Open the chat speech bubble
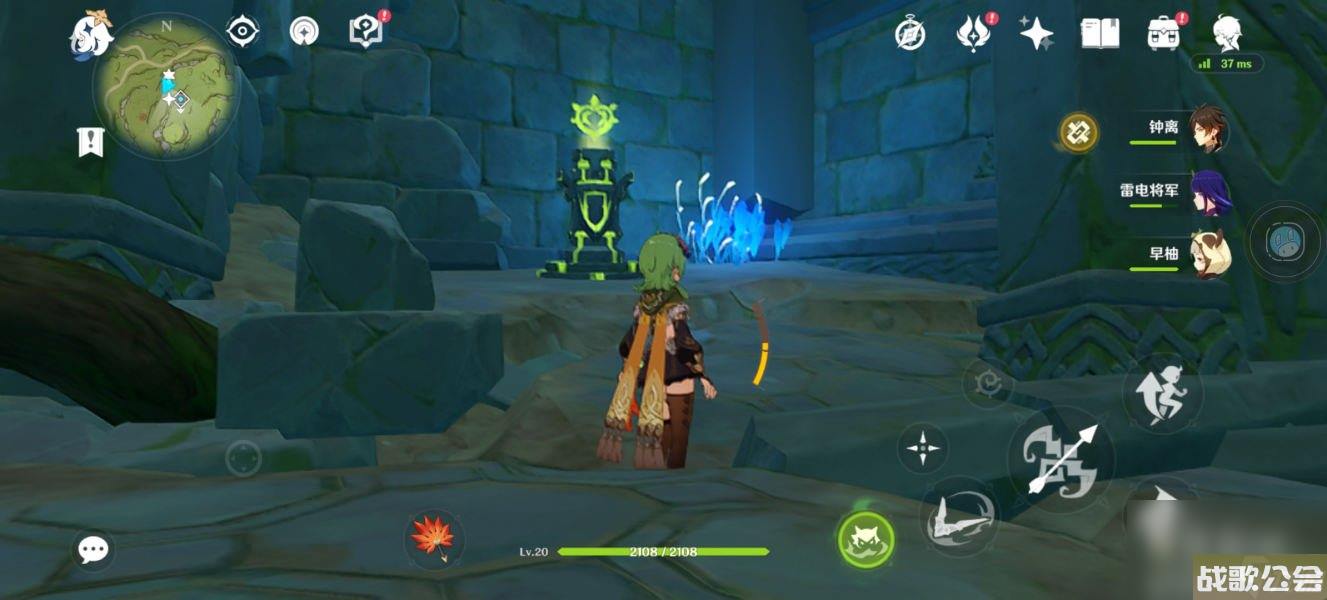The width and height of the screenshot is (1327, 600). point(94,549)
